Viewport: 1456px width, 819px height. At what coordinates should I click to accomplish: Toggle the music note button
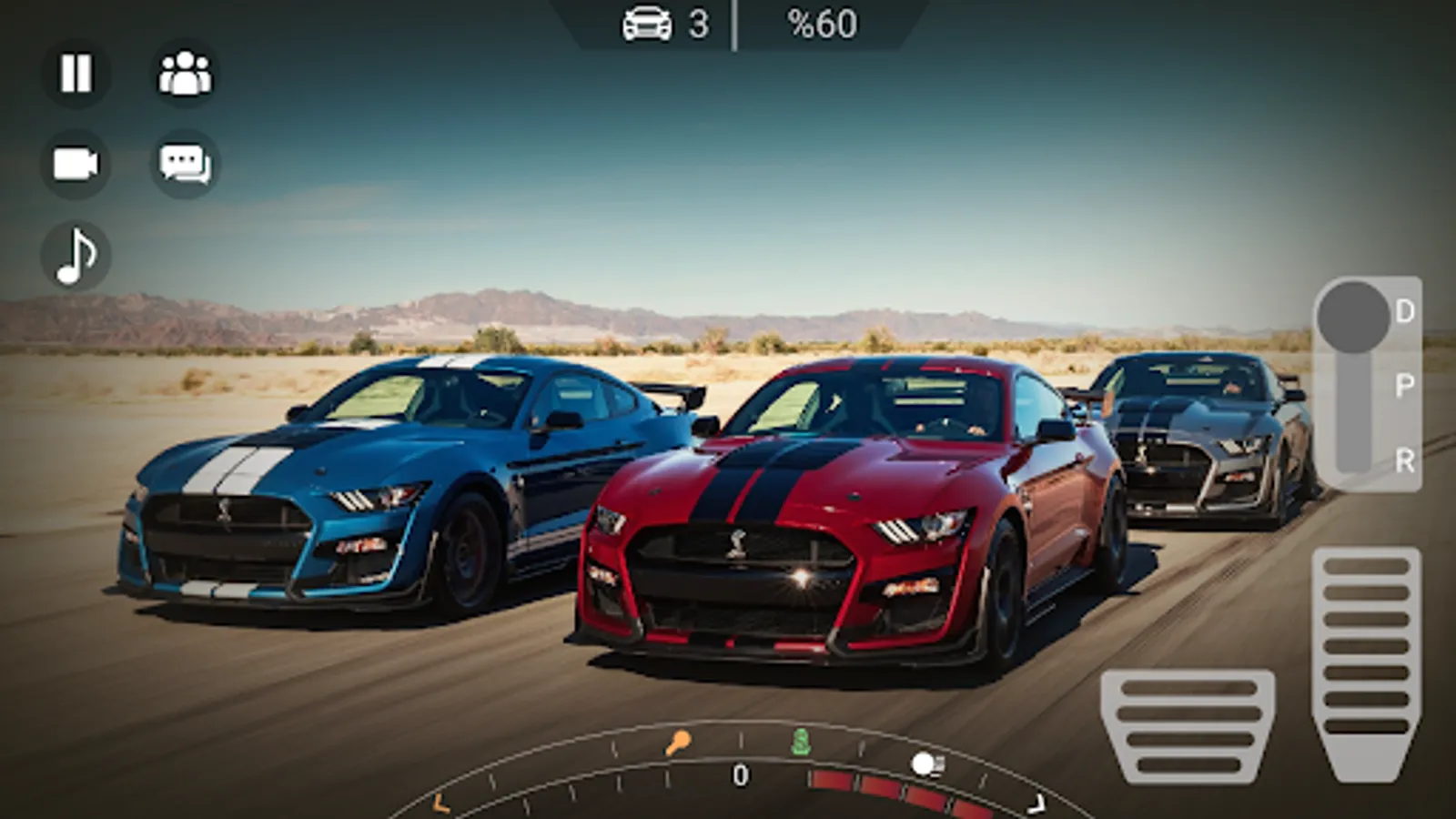[76, 256]
